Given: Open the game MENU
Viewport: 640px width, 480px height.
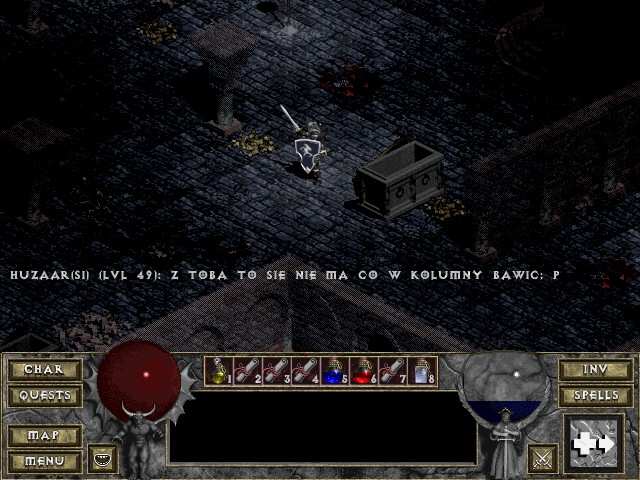Looking at the screenshot, I should click(44, 461).
